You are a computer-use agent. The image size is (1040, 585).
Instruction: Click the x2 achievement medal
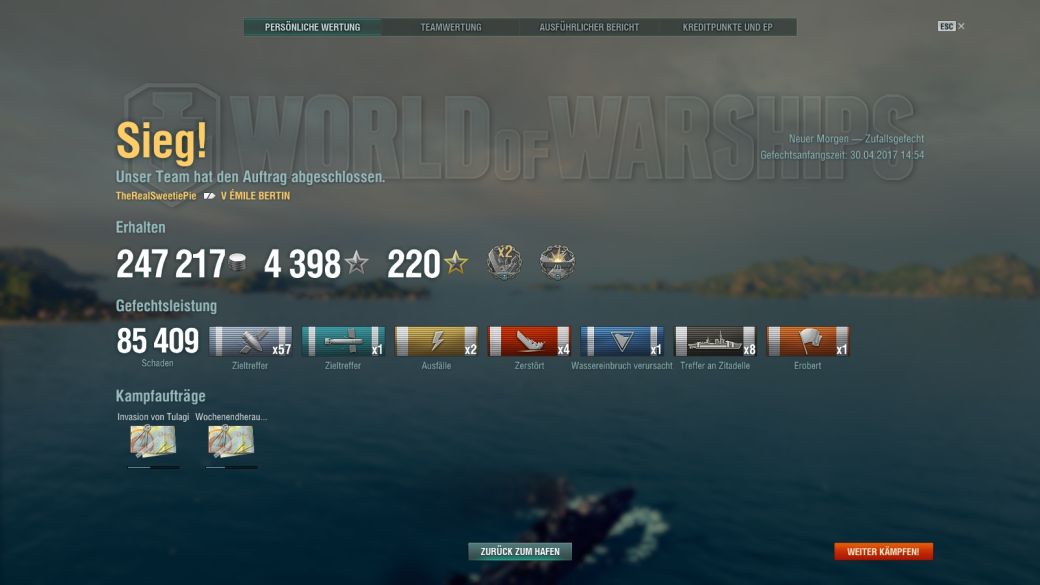504,263
